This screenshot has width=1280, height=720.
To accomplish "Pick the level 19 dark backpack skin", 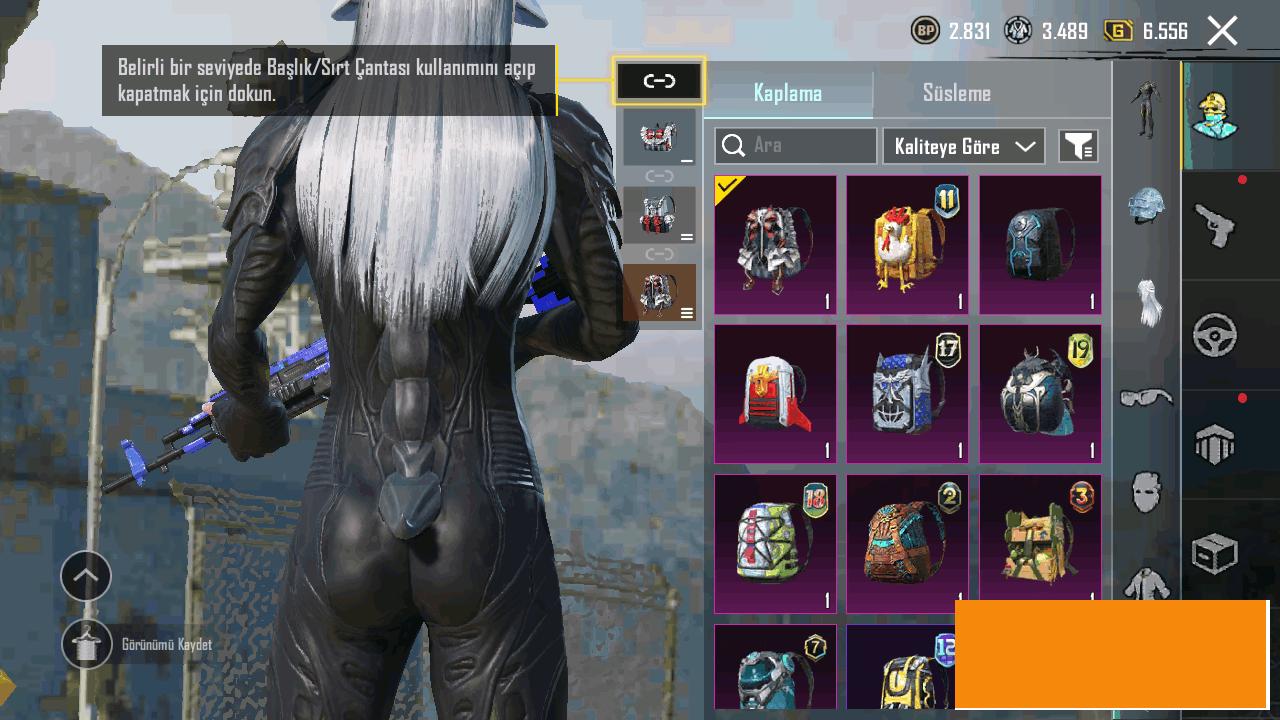I will click(x=1040, y=394).
